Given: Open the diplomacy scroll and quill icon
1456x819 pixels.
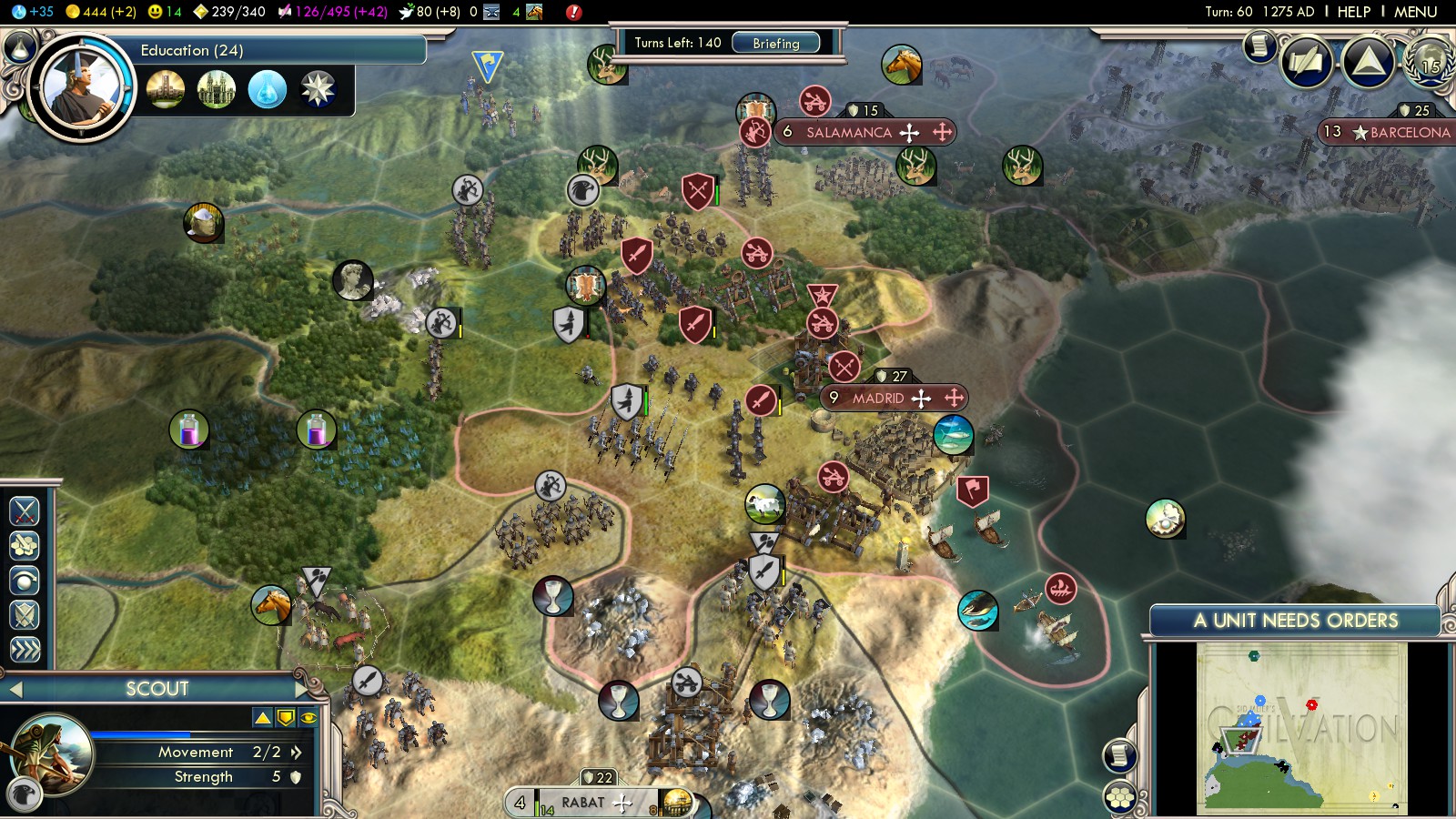Looking at the screenshot, I should tap(1307, 62).
